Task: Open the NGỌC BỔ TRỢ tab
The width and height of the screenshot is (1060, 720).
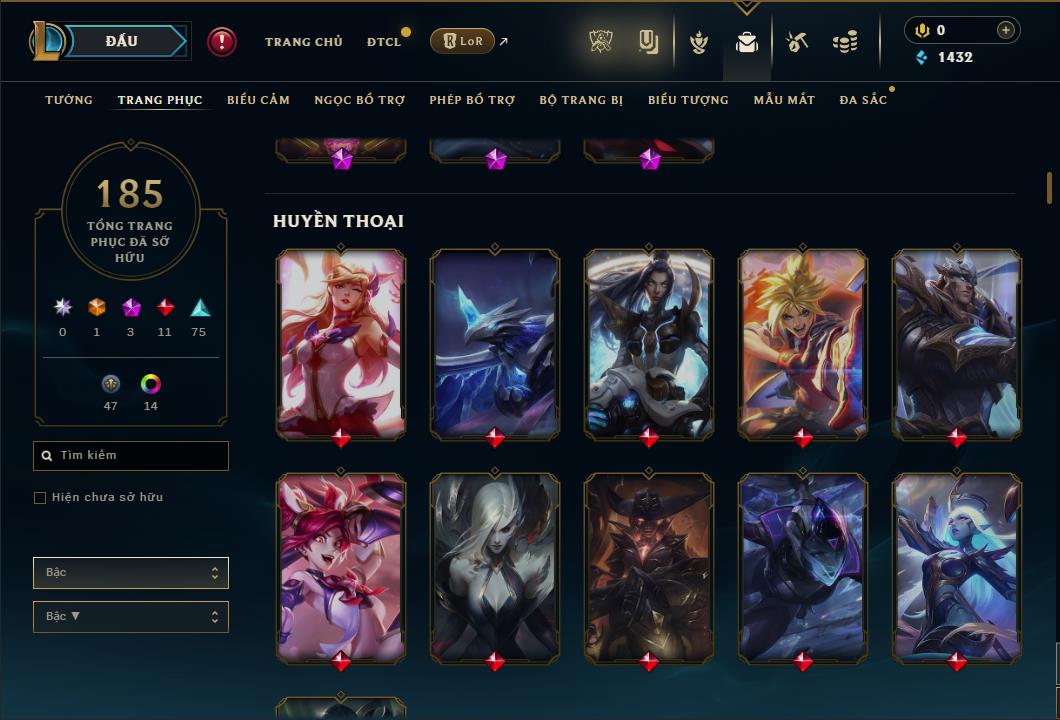Action: [x=360, y=100]
